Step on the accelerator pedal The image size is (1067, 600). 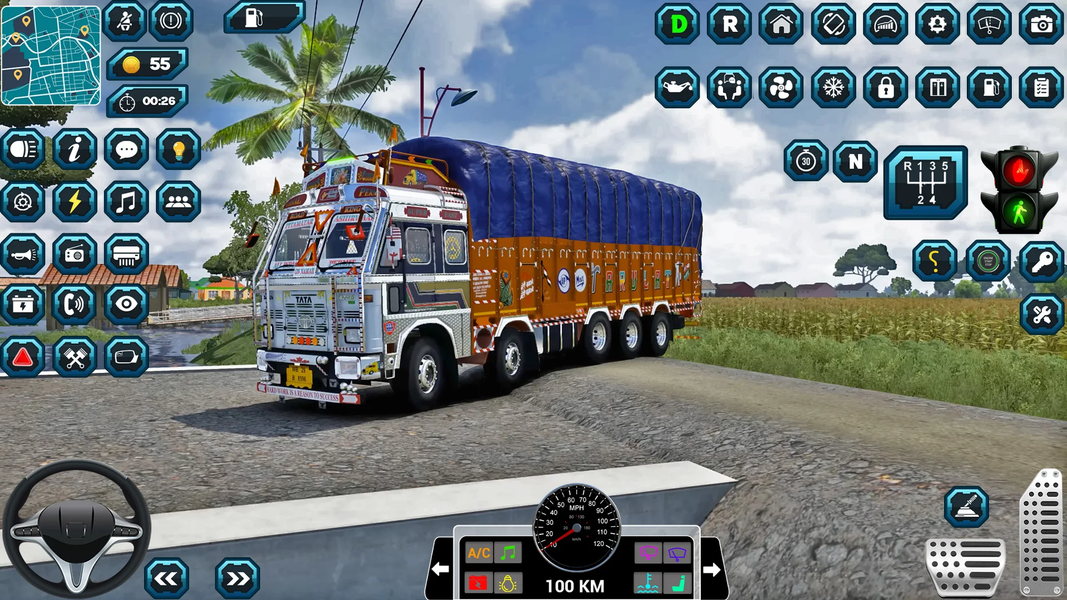click(x=1040, y=532)
